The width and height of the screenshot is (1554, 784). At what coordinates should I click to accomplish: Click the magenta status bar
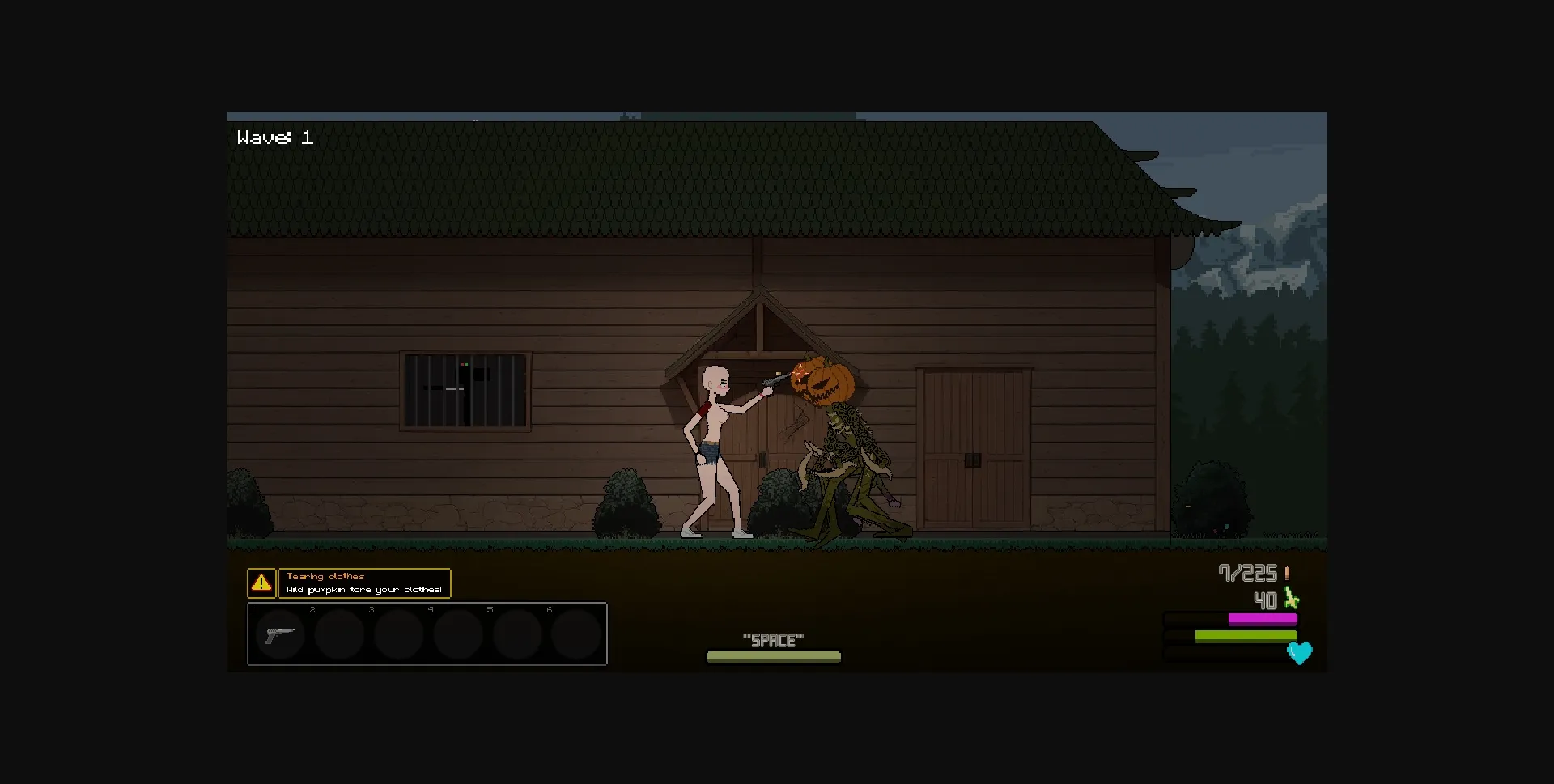[x=1263, y=618]
